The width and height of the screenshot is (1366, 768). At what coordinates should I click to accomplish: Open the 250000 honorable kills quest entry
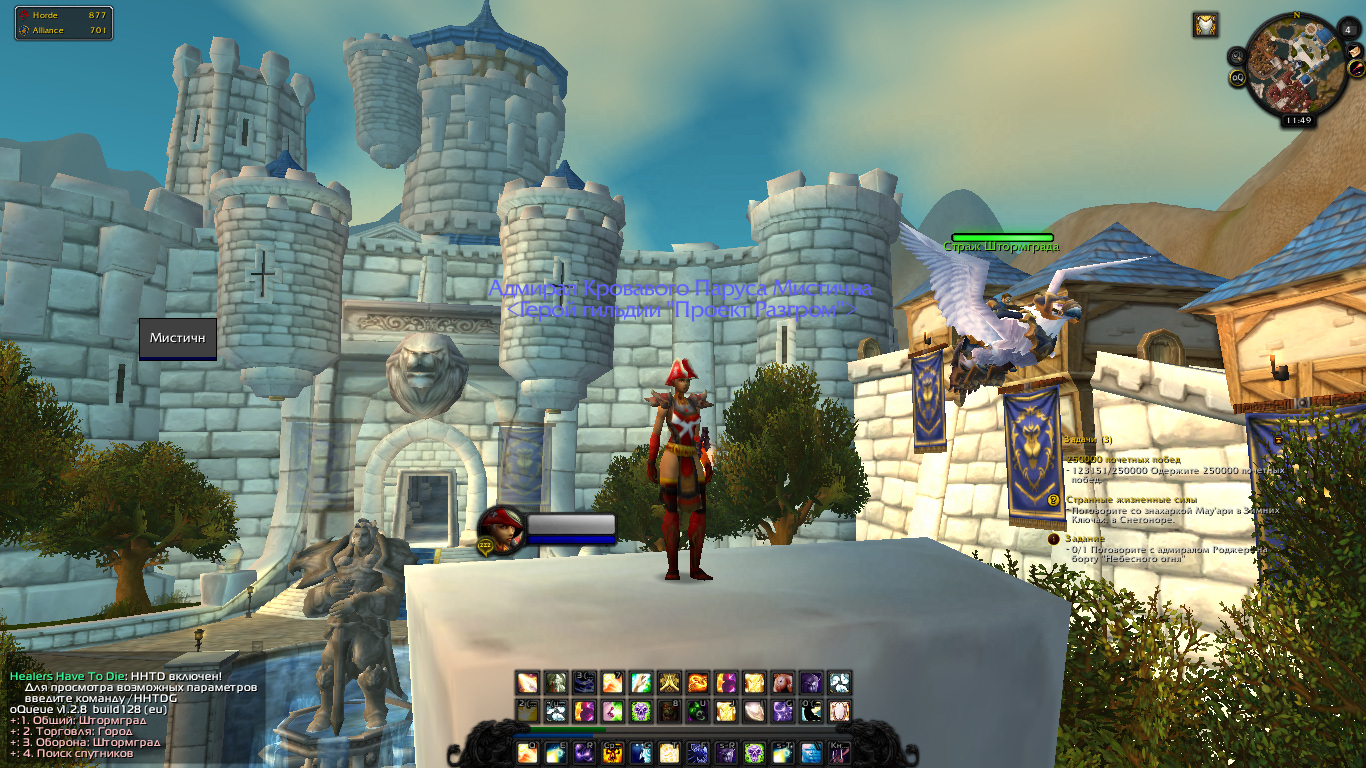[x=1123, y=459]
